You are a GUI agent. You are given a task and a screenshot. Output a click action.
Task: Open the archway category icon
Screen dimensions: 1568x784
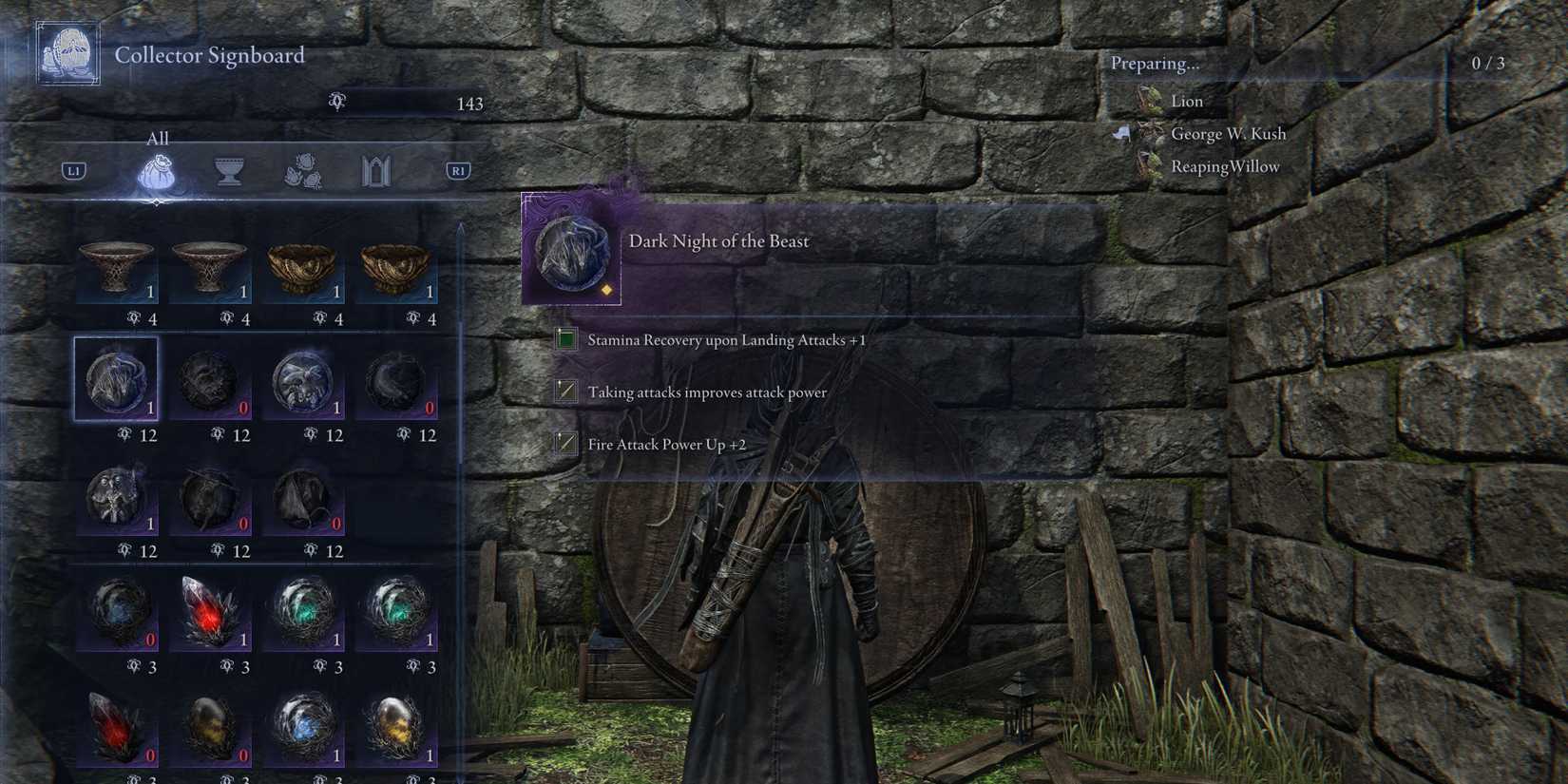pyautogui.click(x=376, y=171)
